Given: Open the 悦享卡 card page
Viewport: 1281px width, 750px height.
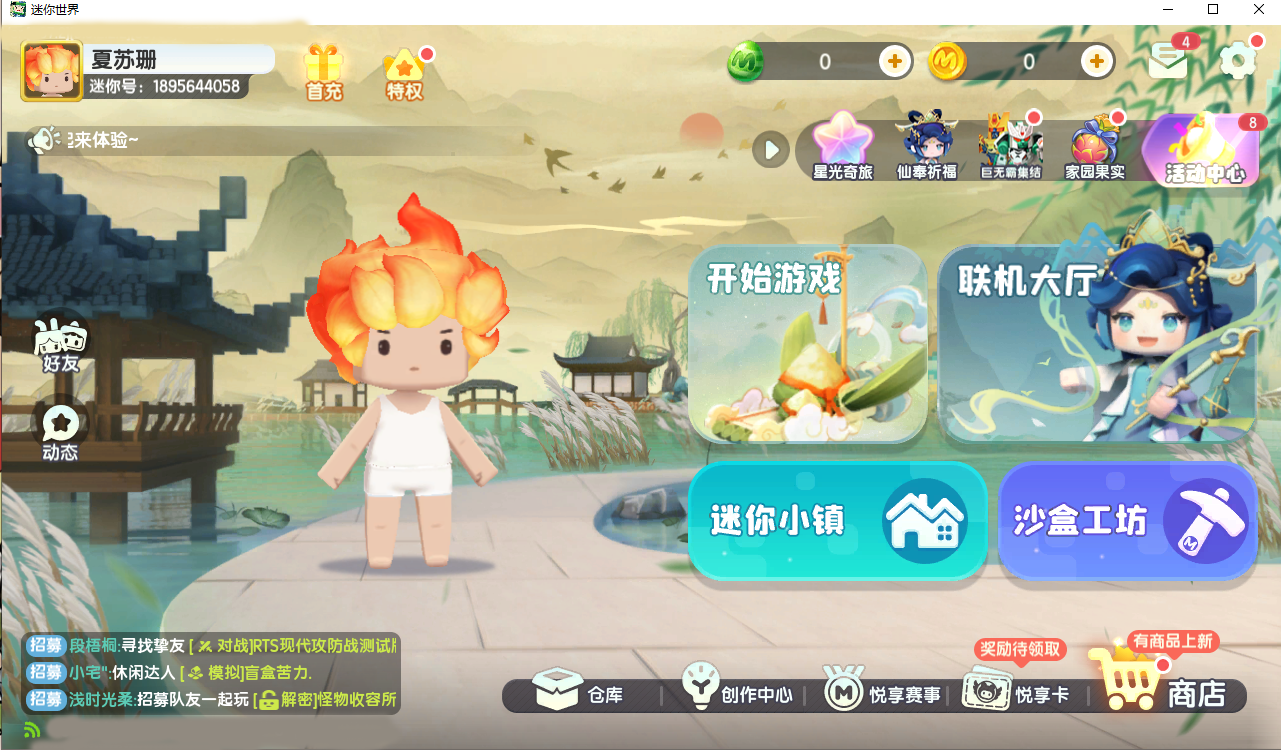Looking at the screenshot, I should point(1015,690).
